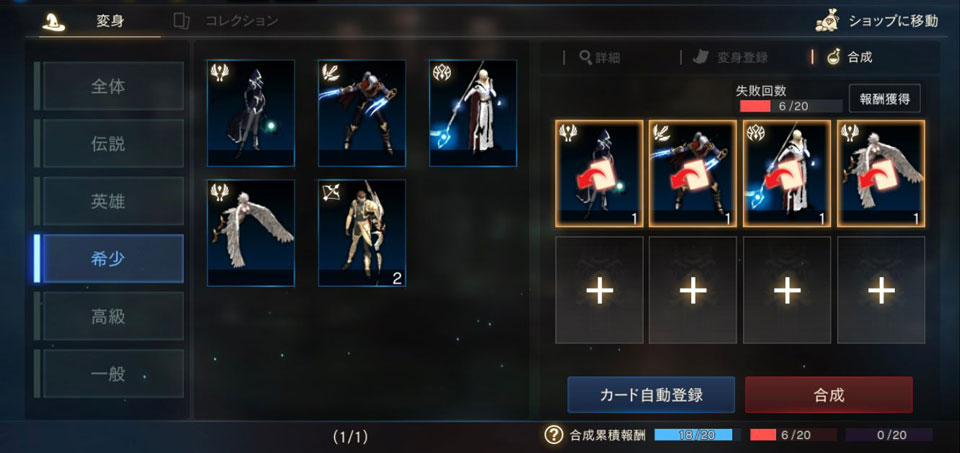
Task: Switch to the 合成 synthesis tab
Action: 850,58
